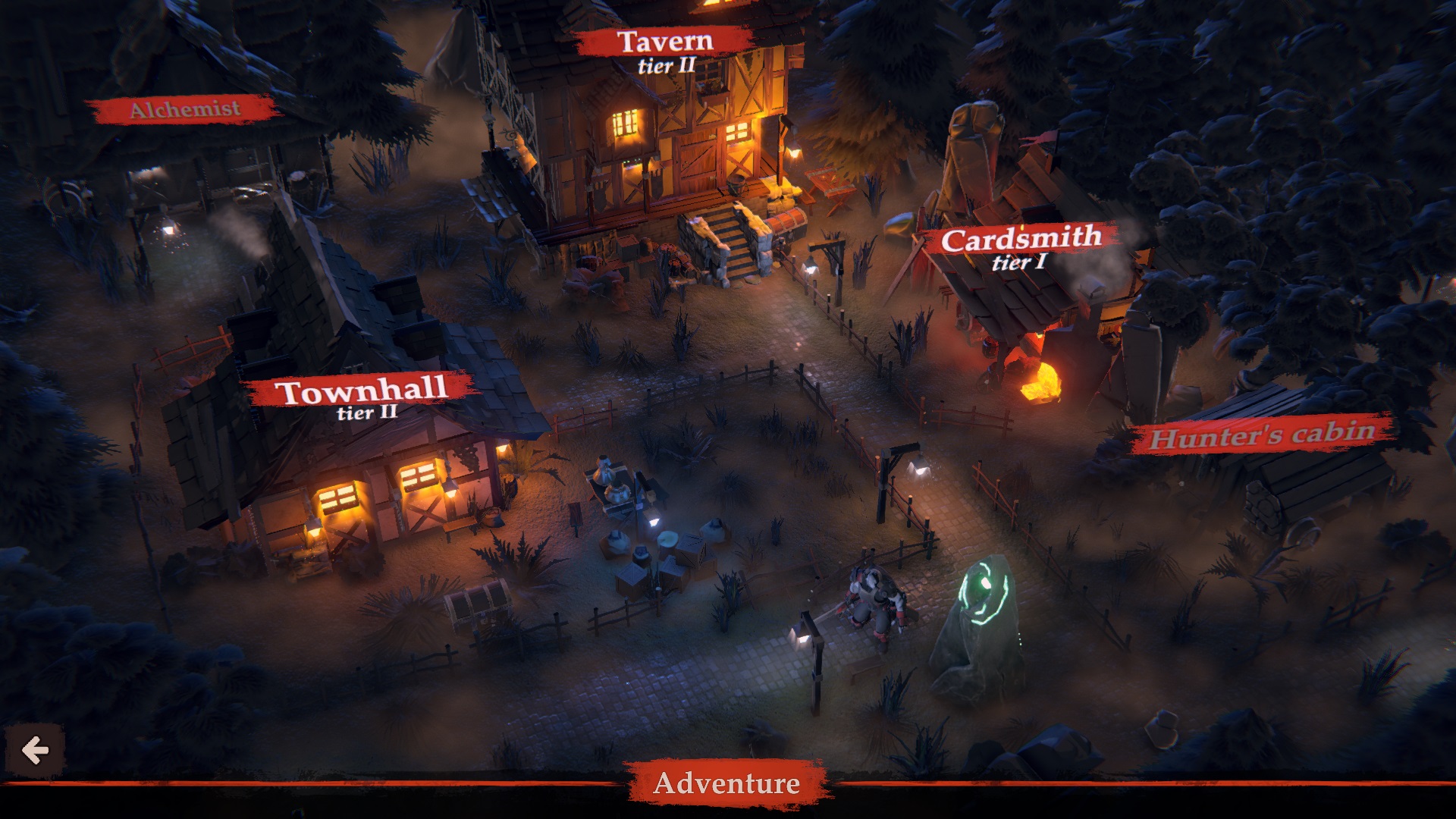The width and height of the screenshot is (1456, 819).
Task: Click the Tavern's lit upper window
Action: coord(624,123)
